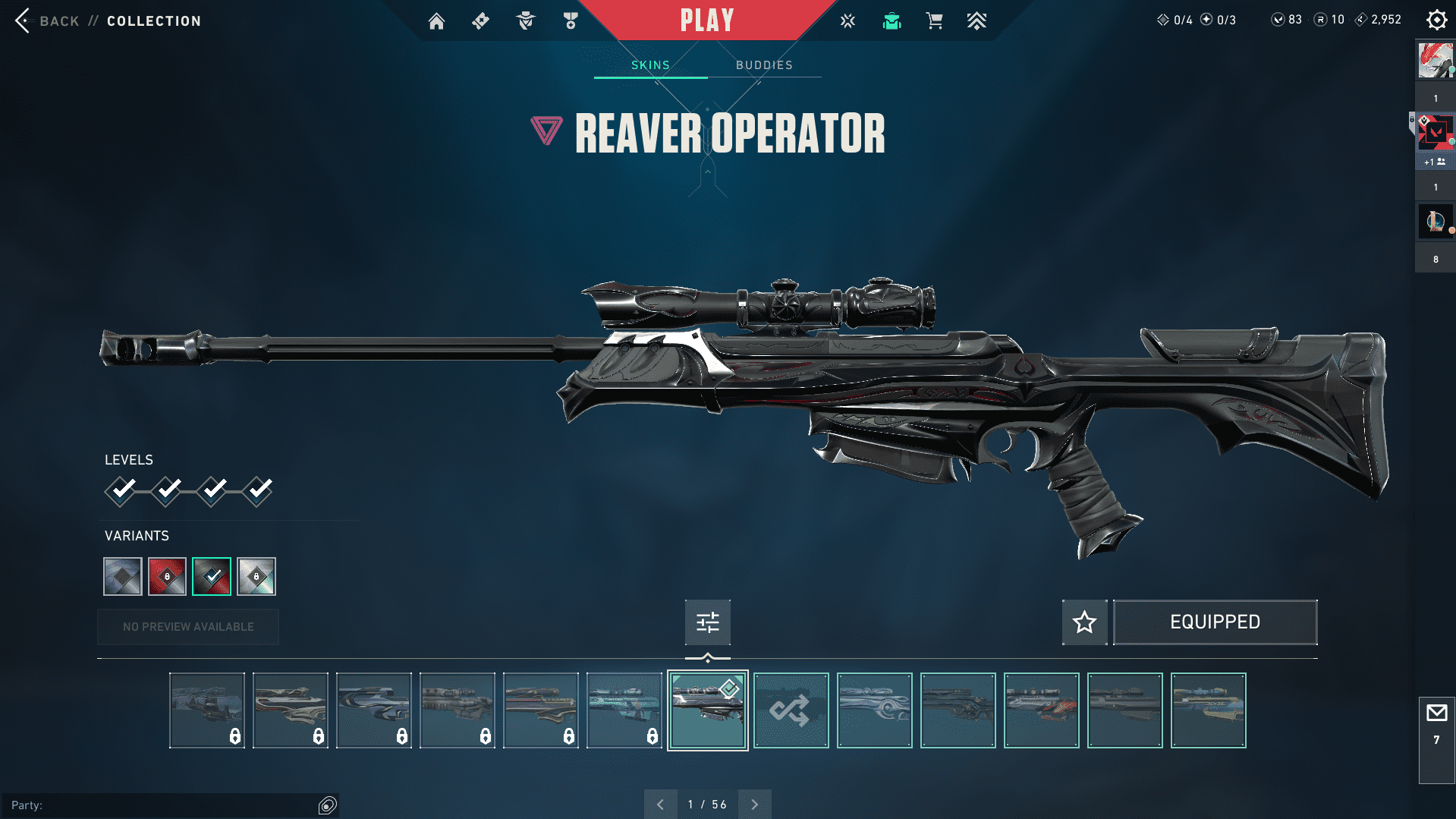Click the big PLAY button

pyautogui.click(x=706, y=20)
